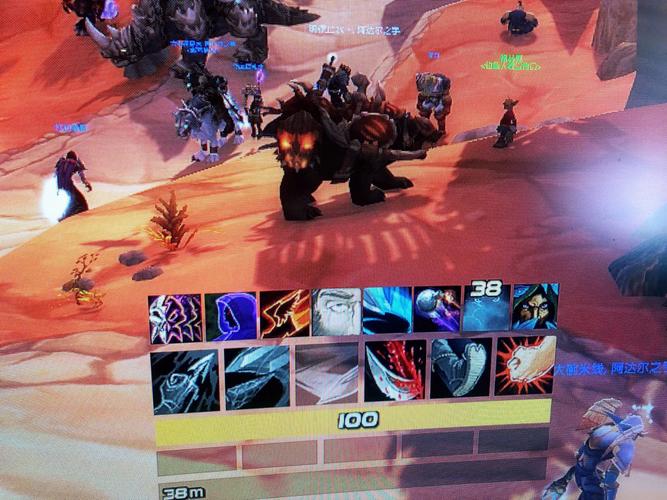Viewport: 667px width, 500px height.
Task: Activate the purple spiked skull ability
Action: click(175, 319)
